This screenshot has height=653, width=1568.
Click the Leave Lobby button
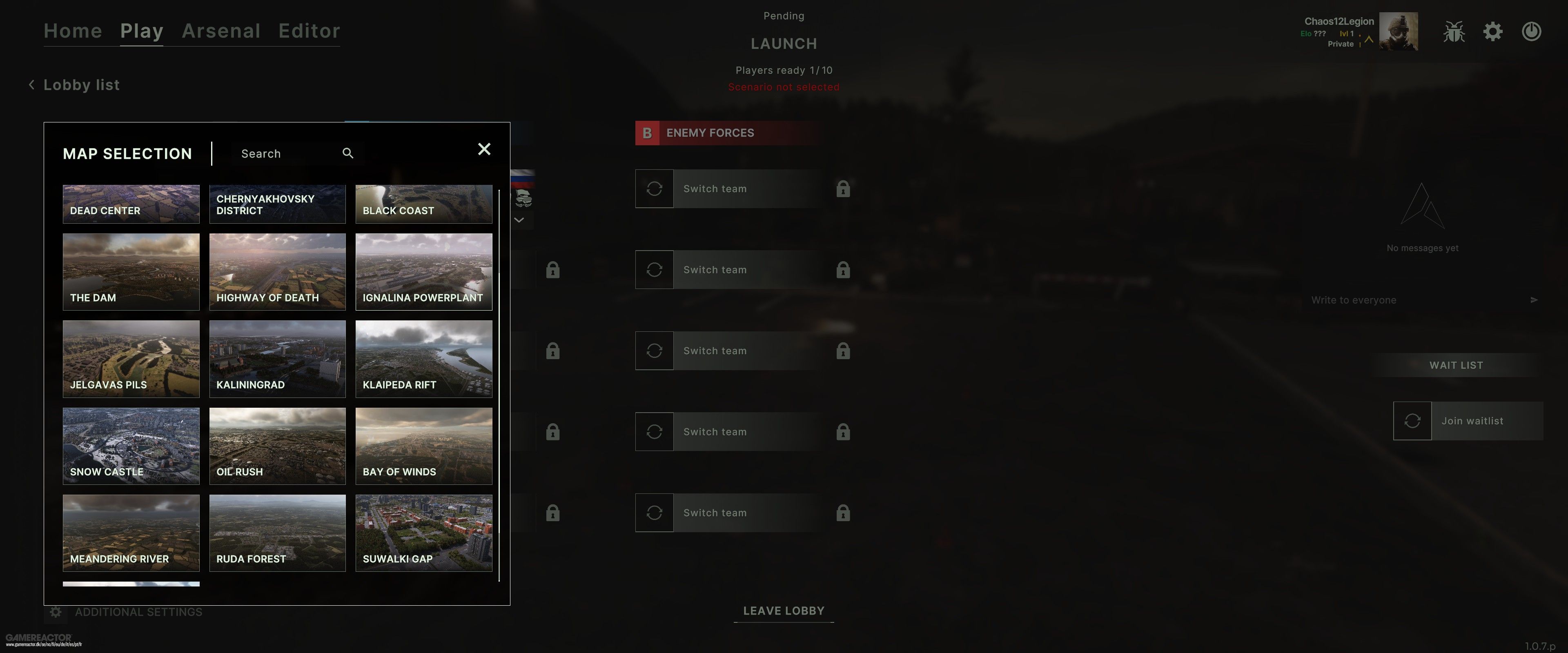point(784,611)
